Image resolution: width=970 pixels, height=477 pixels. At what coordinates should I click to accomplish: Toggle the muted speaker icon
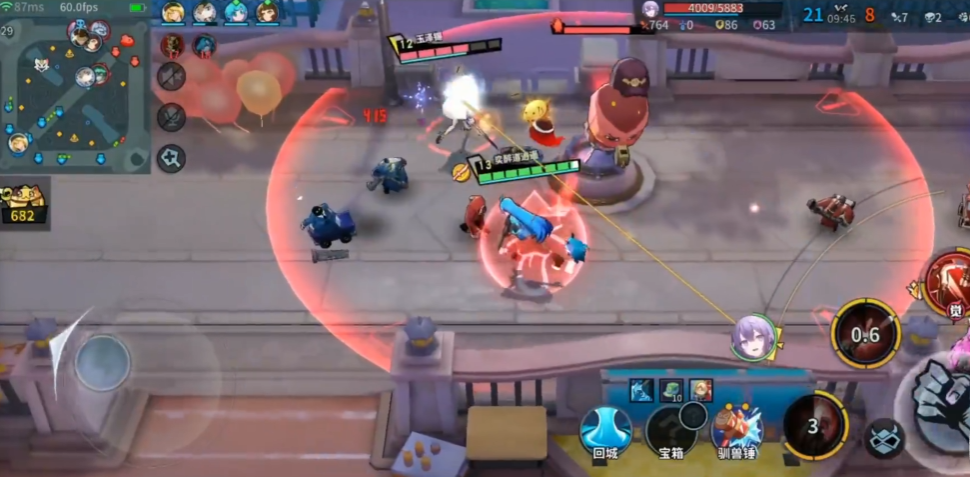171,76
